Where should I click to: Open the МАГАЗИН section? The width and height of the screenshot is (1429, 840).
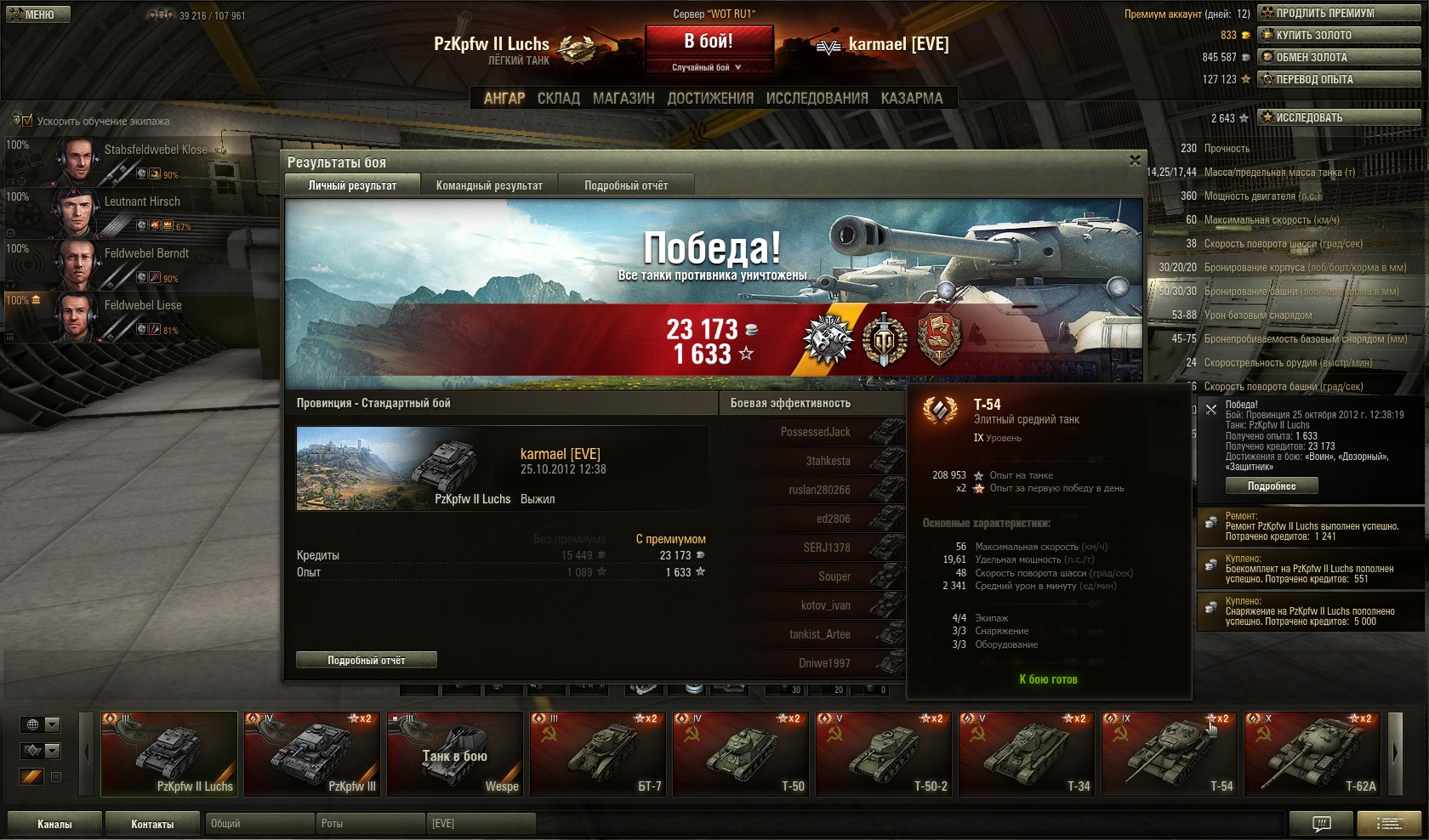[x=623, y=99]
